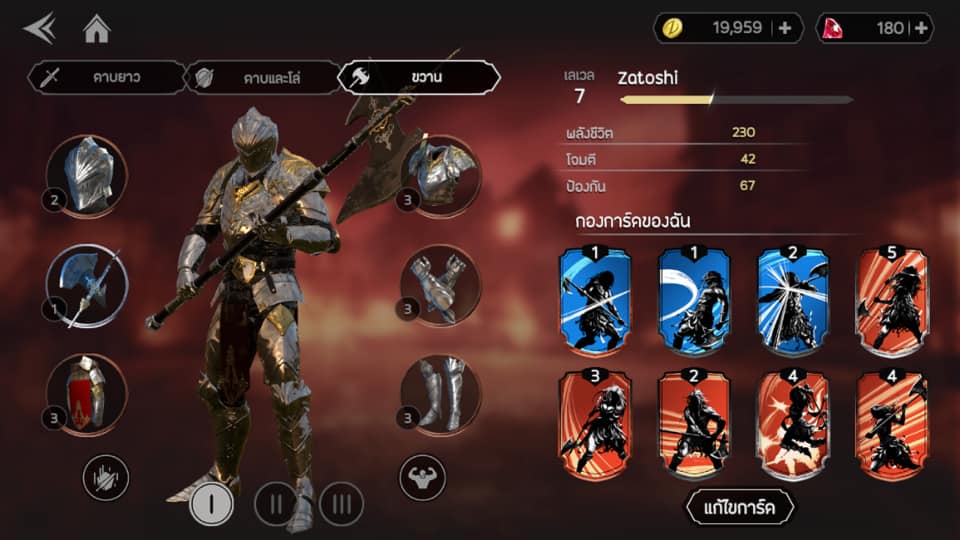
Task: Select the gauntlets equipment slot
Action: pyautogui.click(x=440, y=284)
